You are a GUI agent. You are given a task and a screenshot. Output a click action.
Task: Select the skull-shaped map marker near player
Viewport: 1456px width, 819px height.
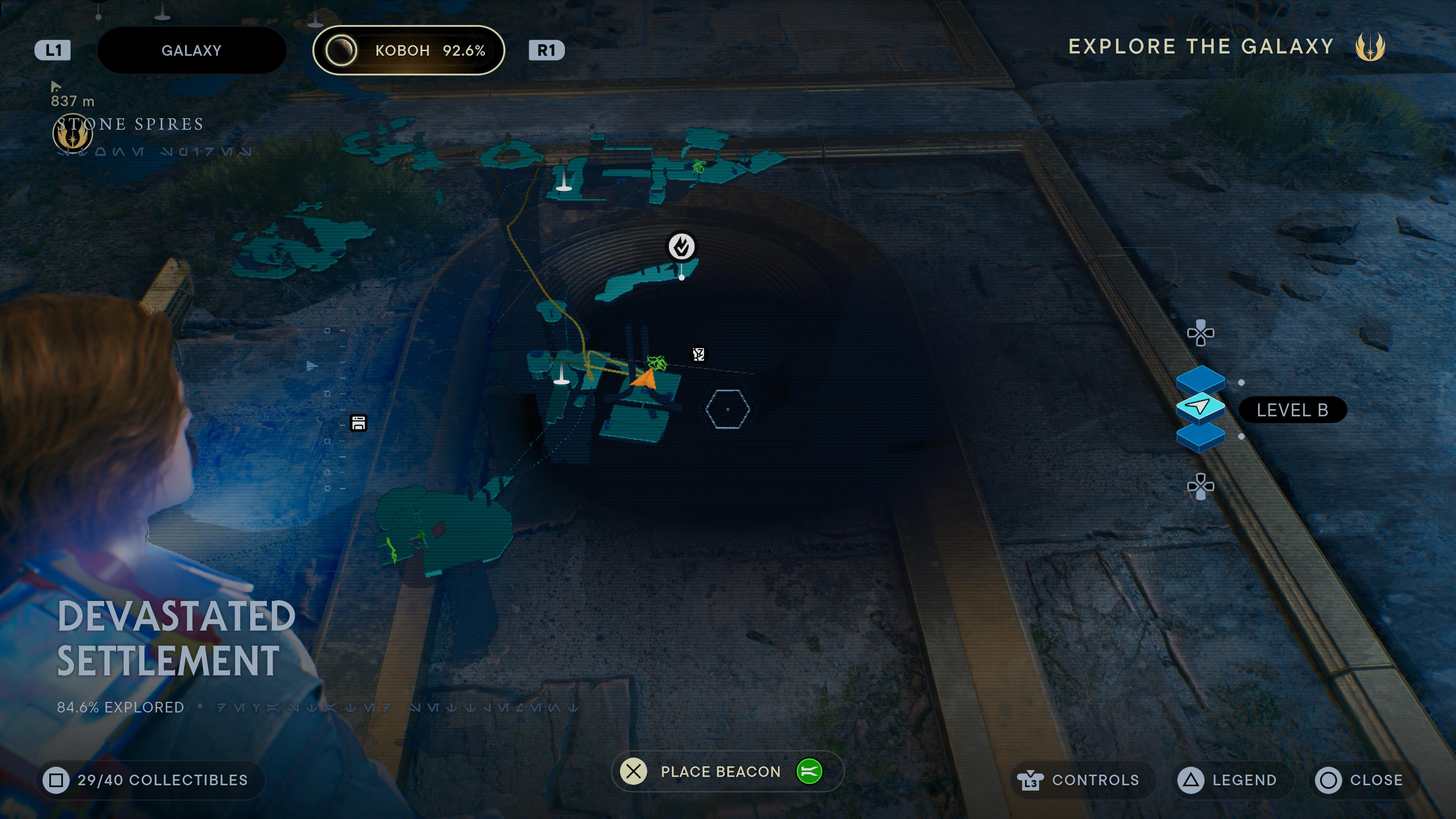[698, 355]
